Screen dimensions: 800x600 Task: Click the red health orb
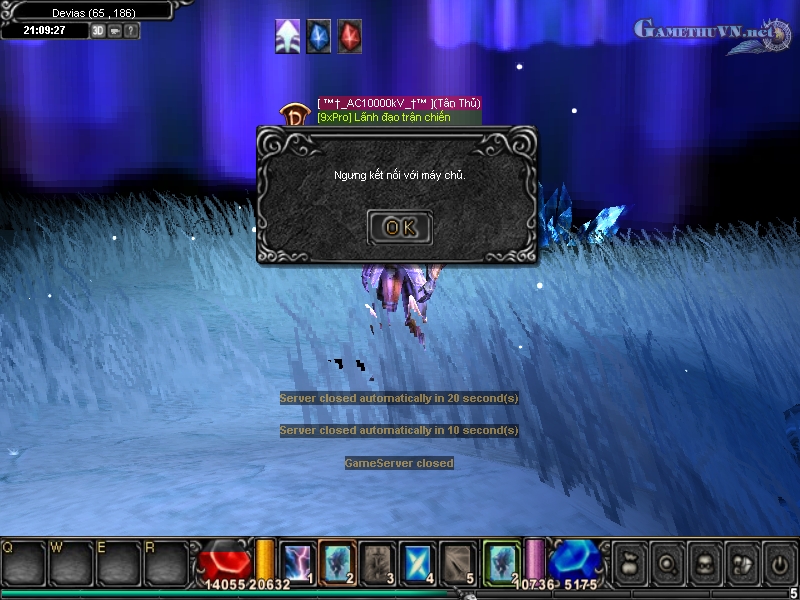pyautogui.click(x=225, y=561)
